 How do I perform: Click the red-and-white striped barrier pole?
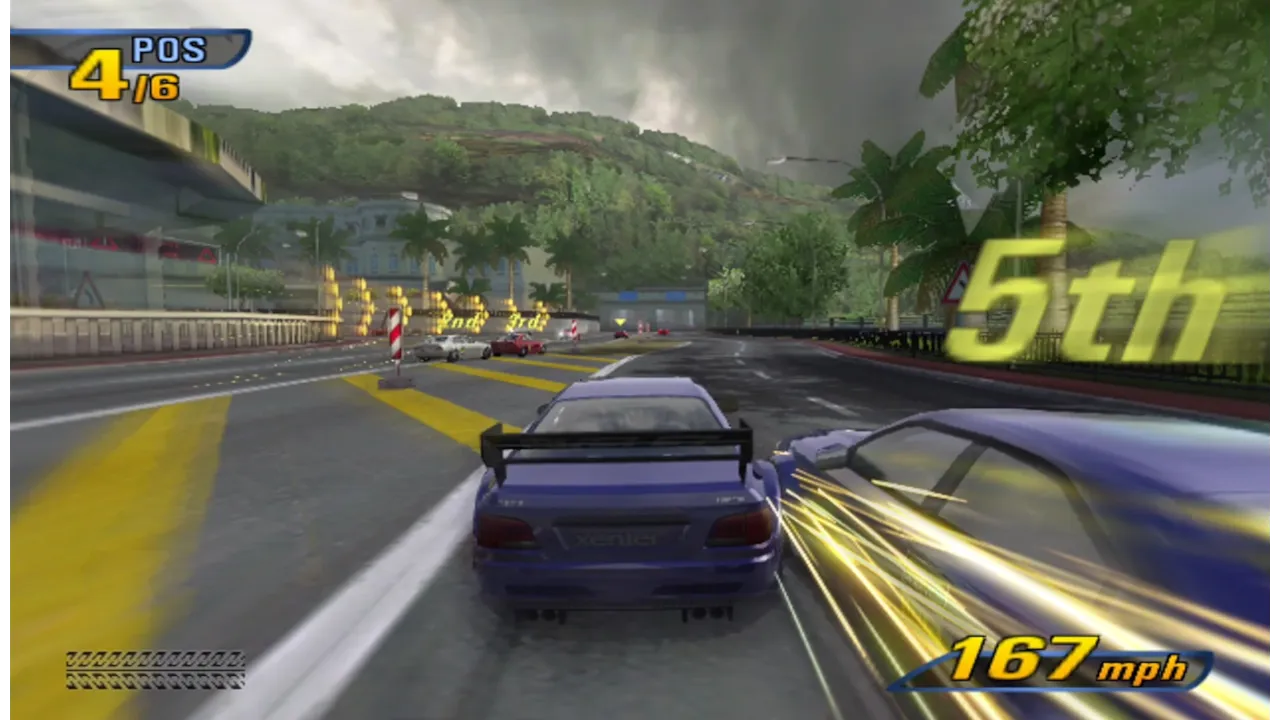click(394, 335)
